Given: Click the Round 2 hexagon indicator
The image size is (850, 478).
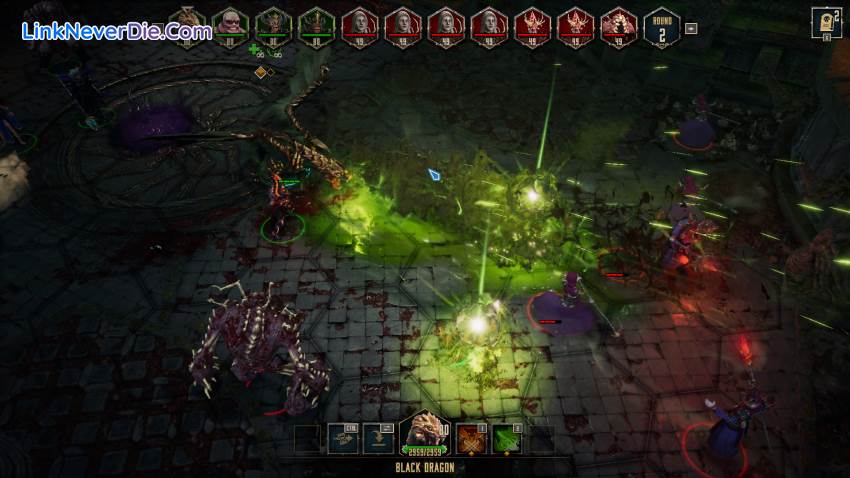Looking at the screenshot, I should (662, 25).
